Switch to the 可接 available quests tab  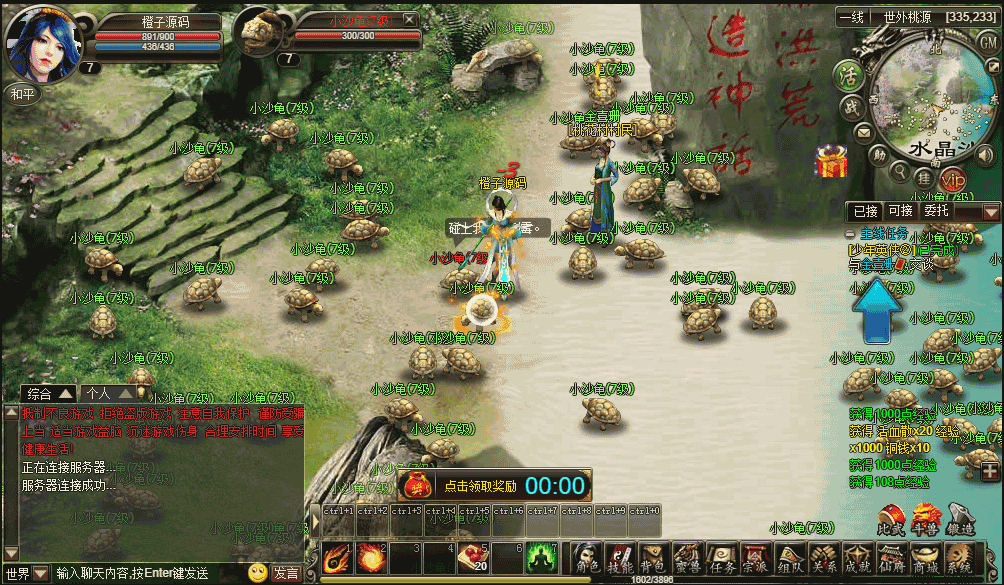pyautogui.click(x=901, y=211)
